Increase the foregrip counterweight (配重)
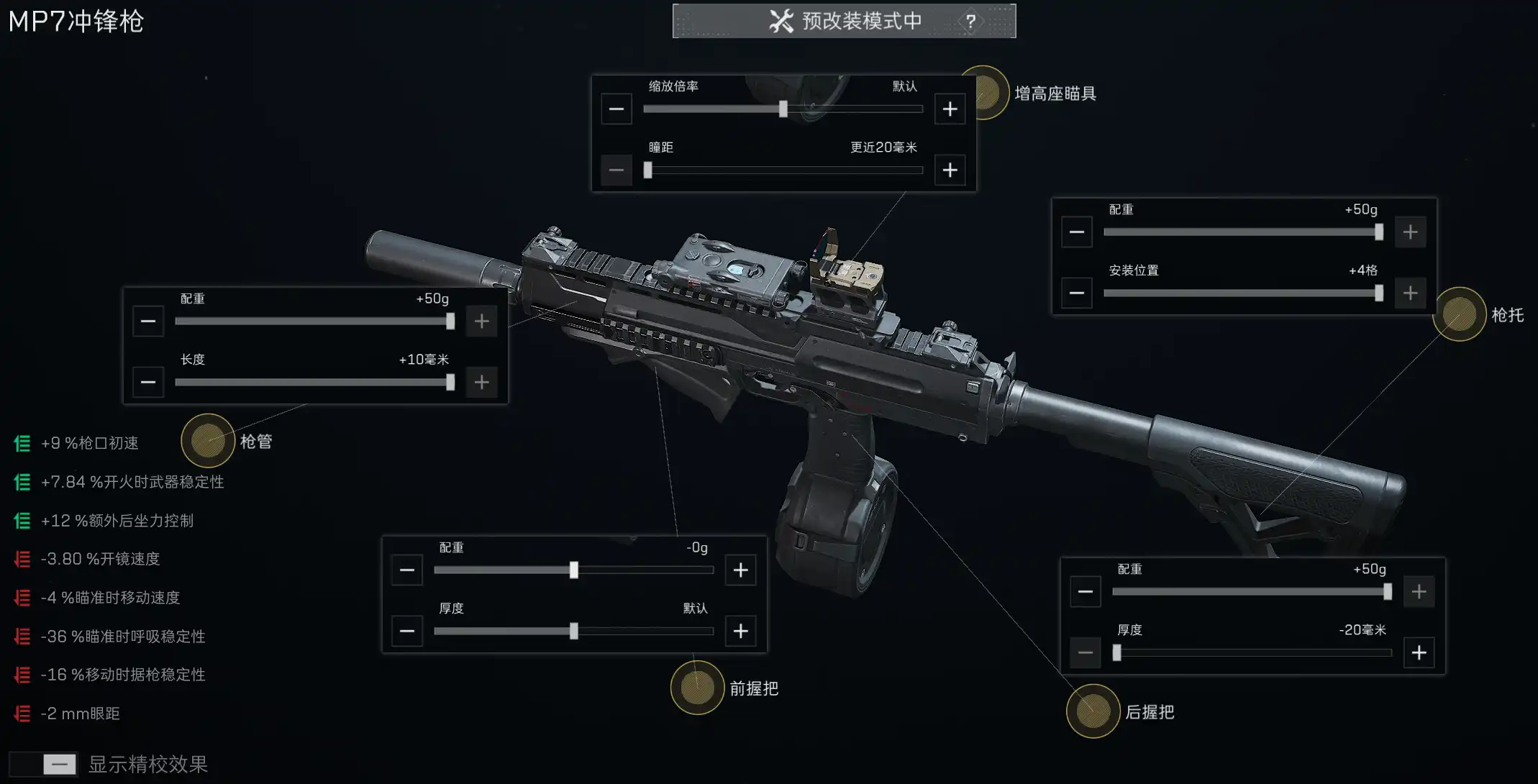The width and height of the screenshot is (1538, 784). (740, 570)
